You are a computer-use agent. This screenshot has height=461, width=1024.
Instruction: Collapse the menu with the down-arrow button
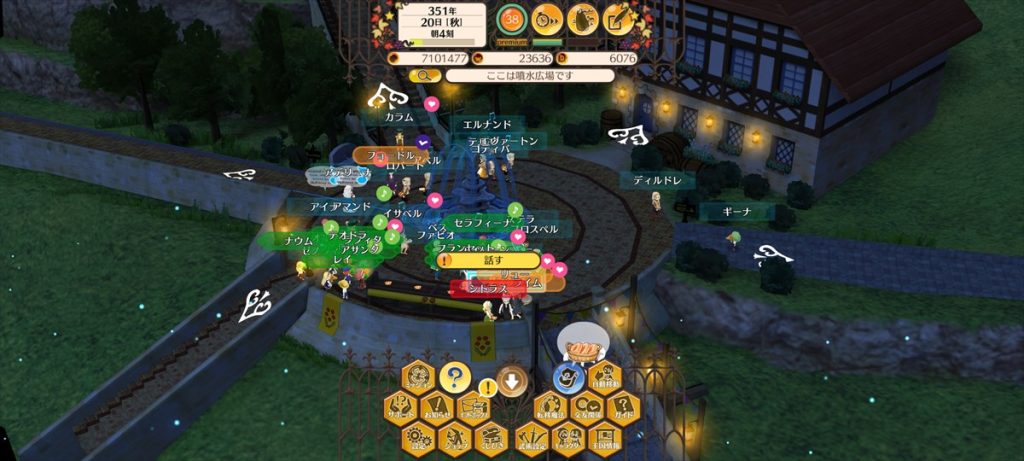[x=511, y=380]
